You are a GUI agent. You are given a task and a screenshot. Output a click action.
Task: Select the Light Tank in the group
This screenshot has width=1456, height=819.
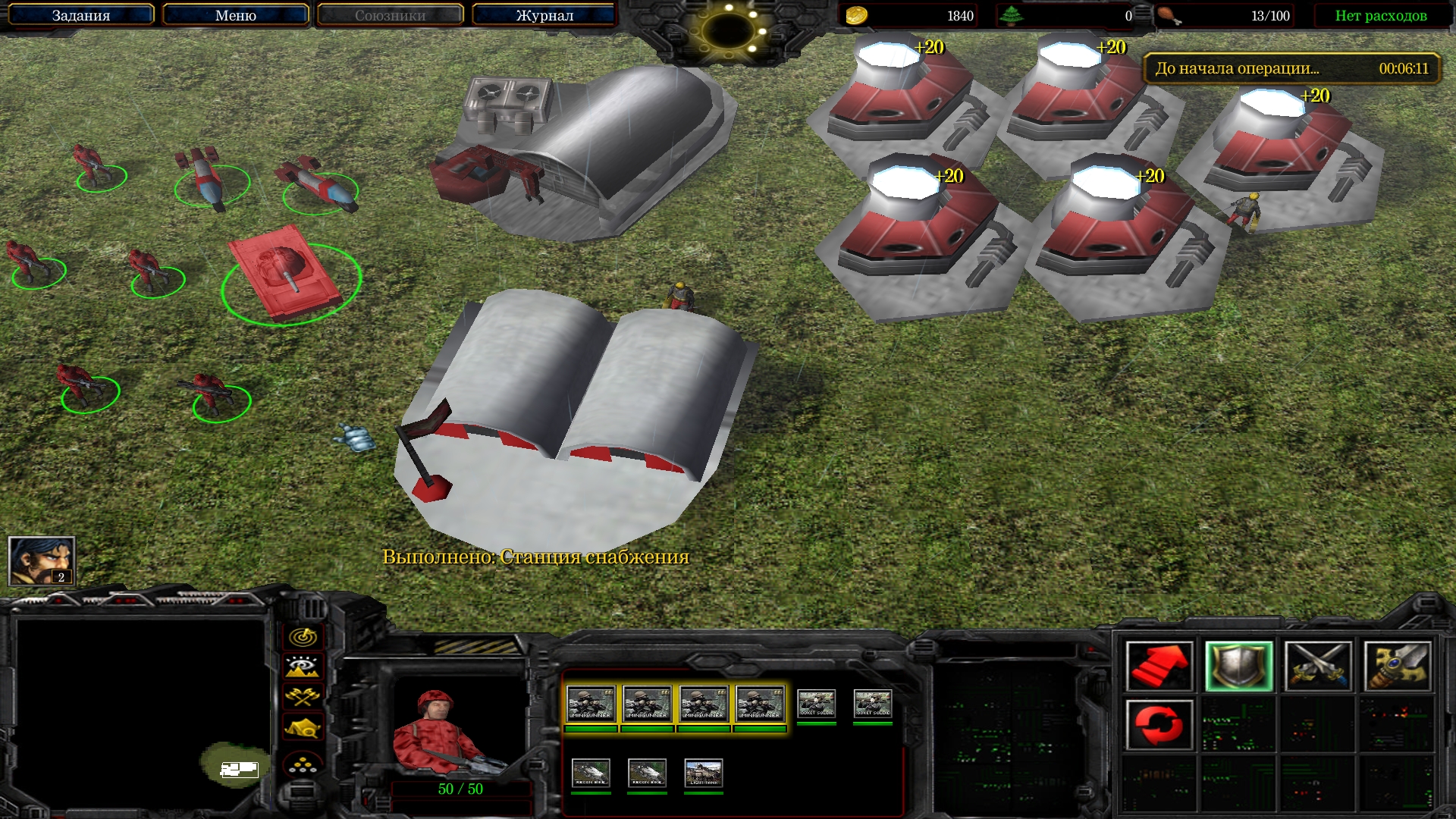pyautogui.click(x=704, y=773)
